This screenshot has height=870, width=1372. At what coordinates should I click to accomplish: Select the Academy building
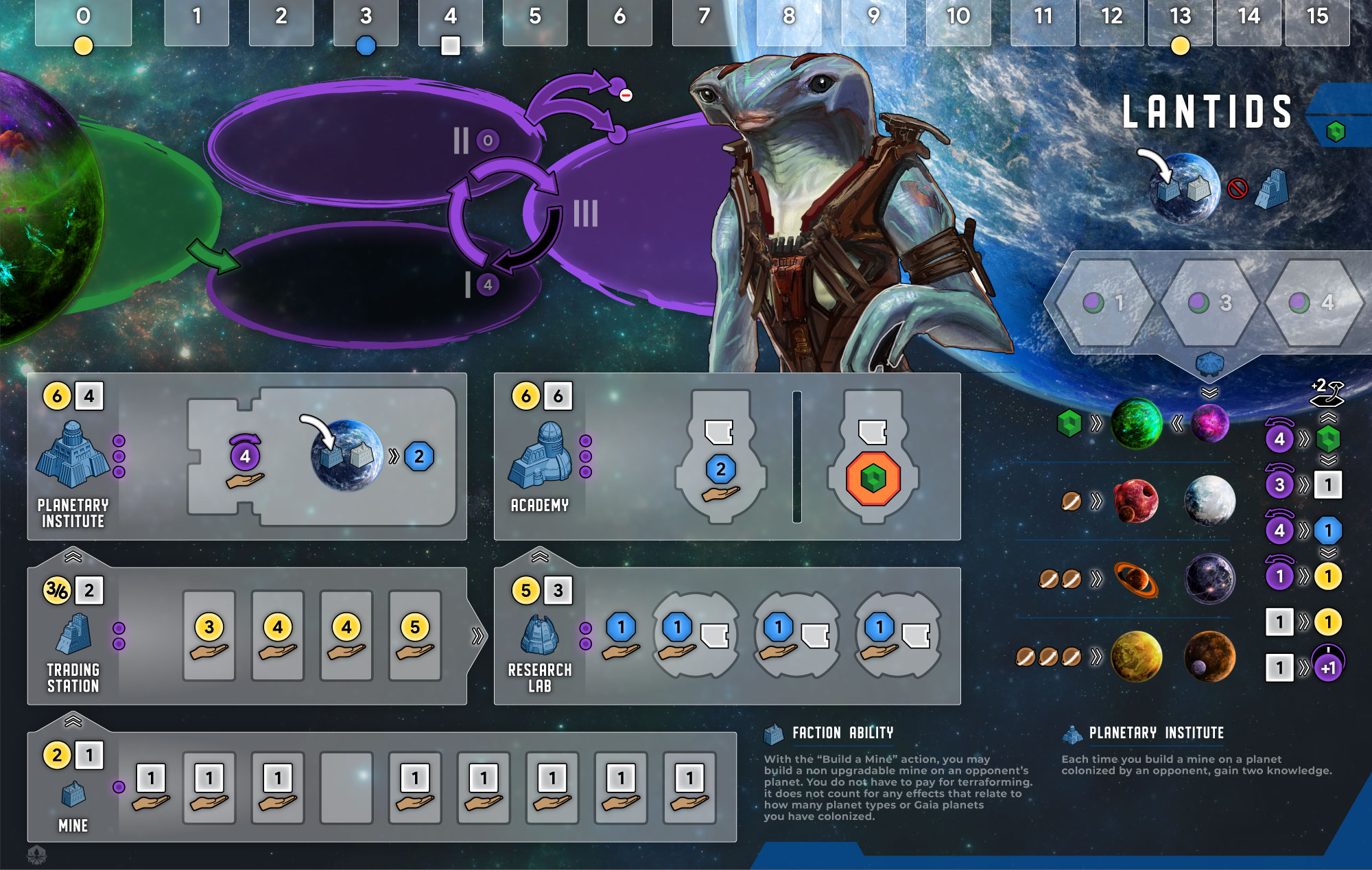[541, 456]
